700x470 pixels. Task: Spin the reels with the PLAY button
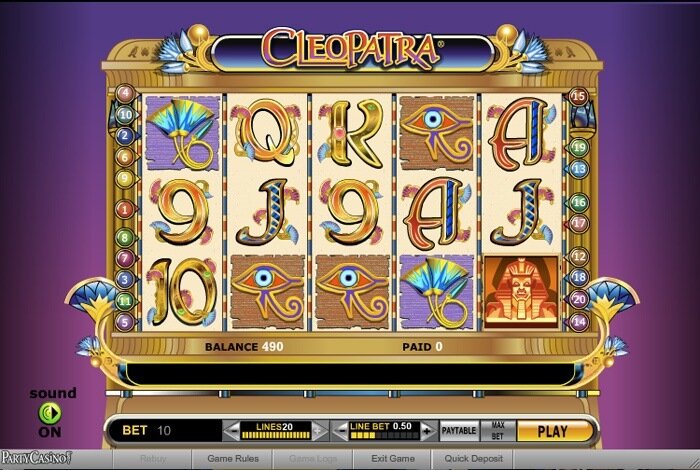click(552, 432)
